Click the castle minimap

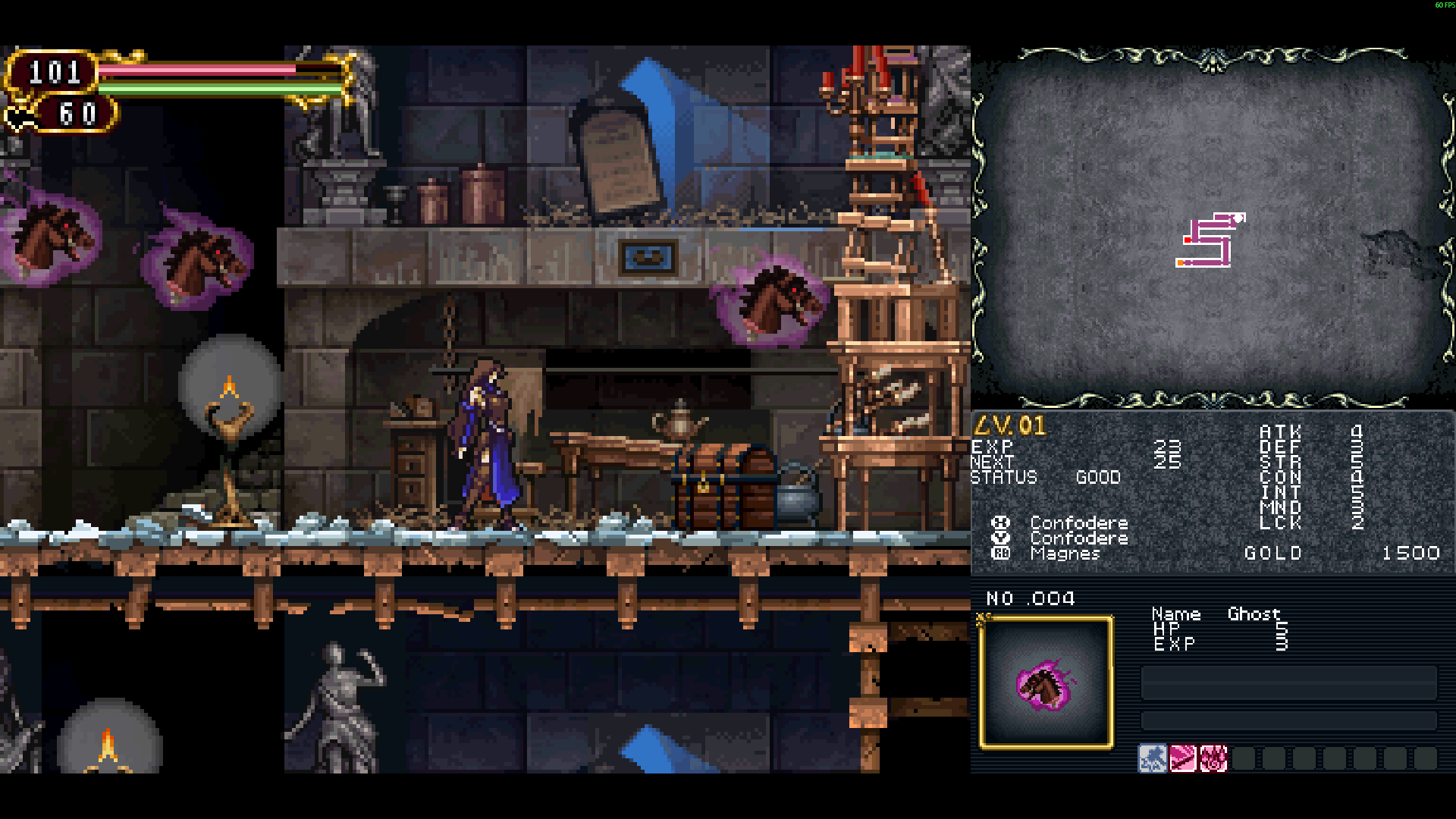pos(1210,240)
